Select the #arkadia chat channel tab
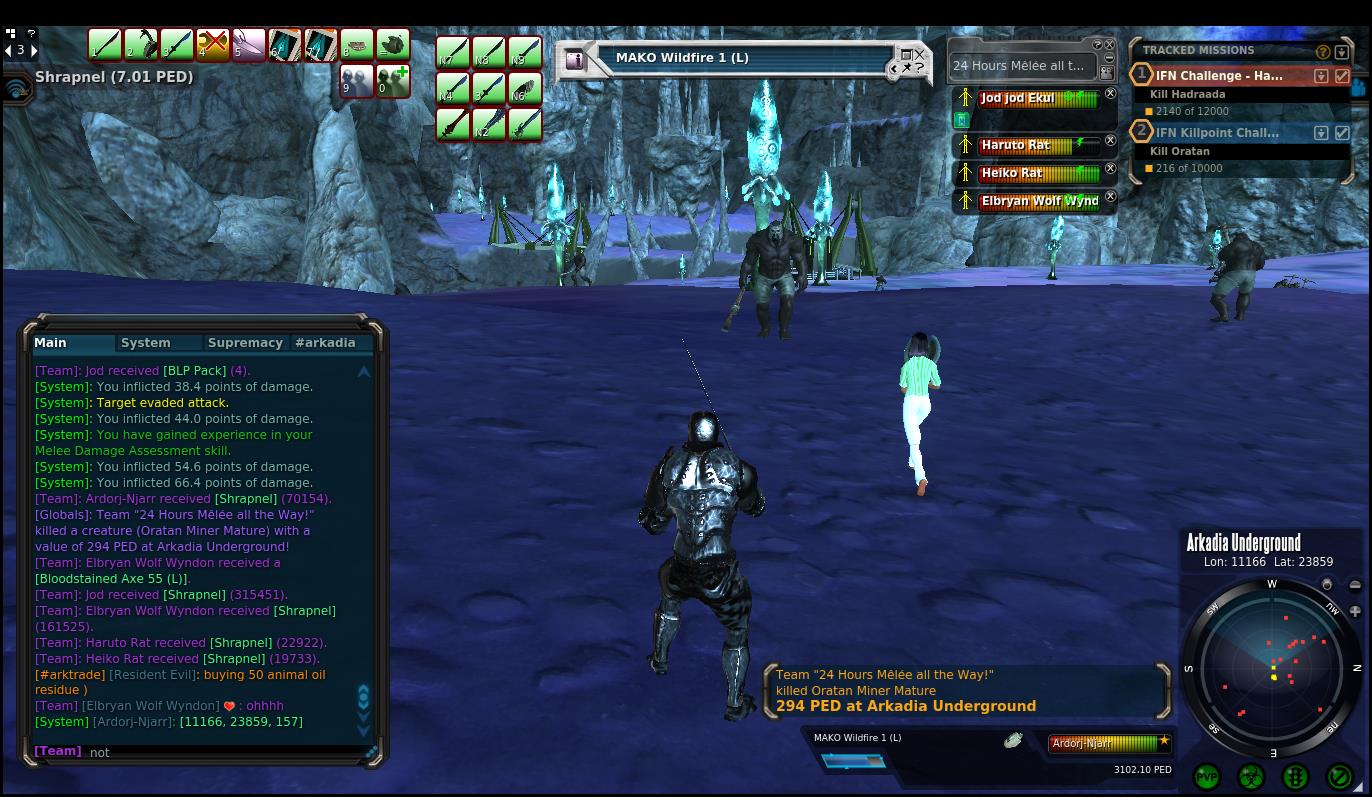Image resolution: width=1372 pixels, height=797 pixels. [325, 343]
